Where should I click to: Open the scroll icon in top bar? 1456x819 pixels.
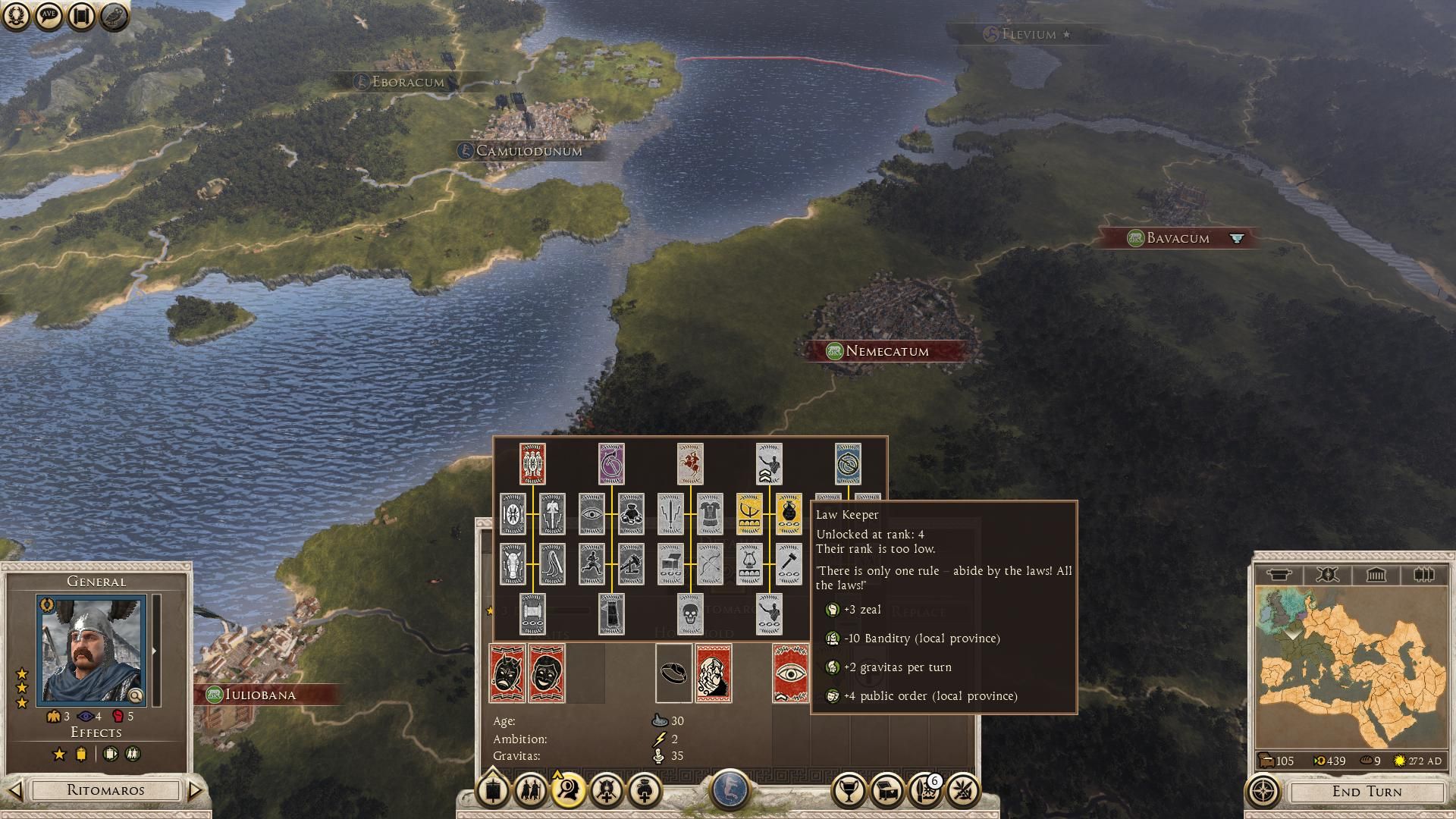[80, 17]
